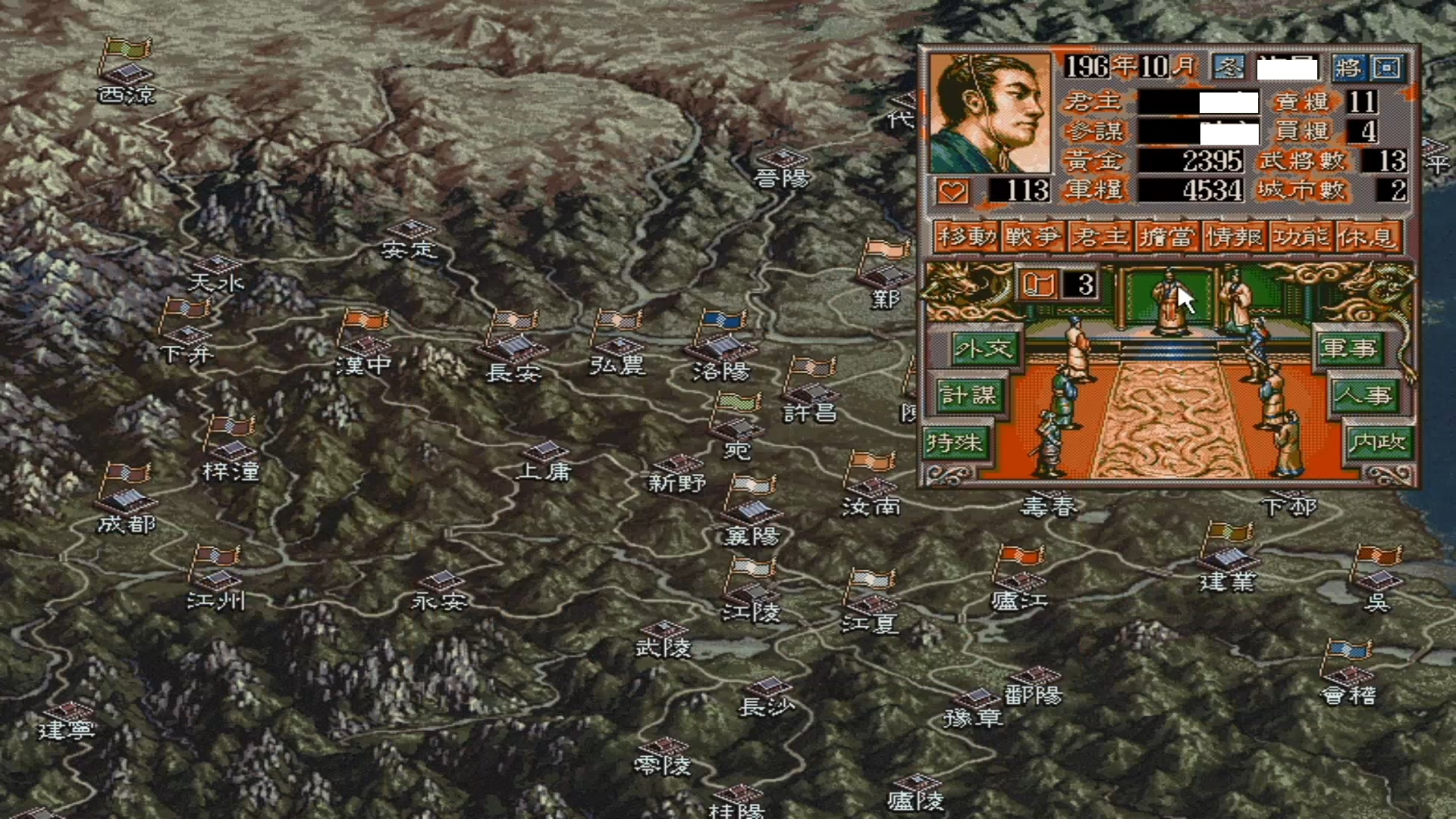Select the 君主 (Ruler) menu entry
The width and height of the screenshot is (1456, 819).
click(x=1100, y=237)
